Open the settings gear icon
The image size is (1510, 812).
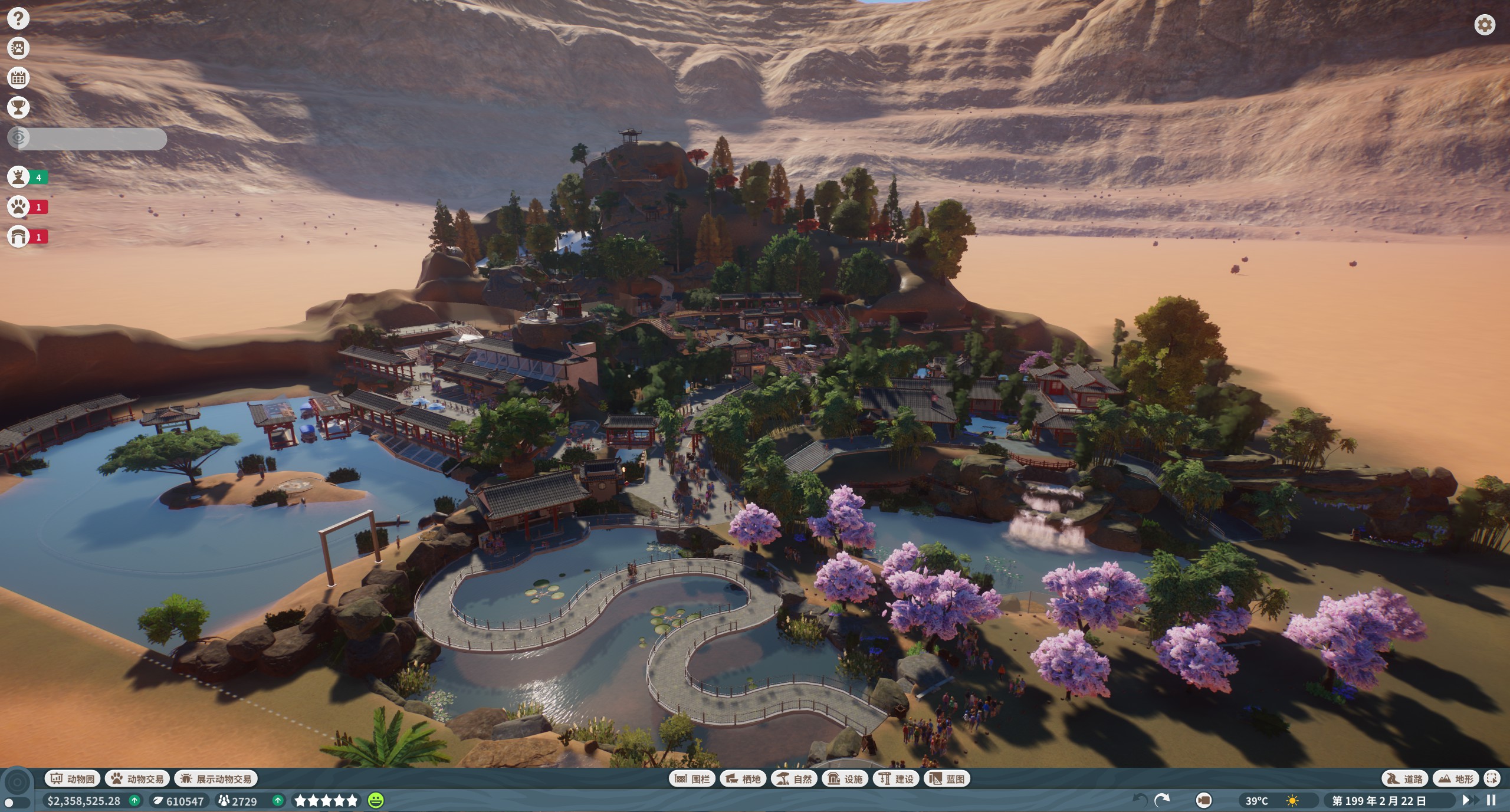point(1485,25)
